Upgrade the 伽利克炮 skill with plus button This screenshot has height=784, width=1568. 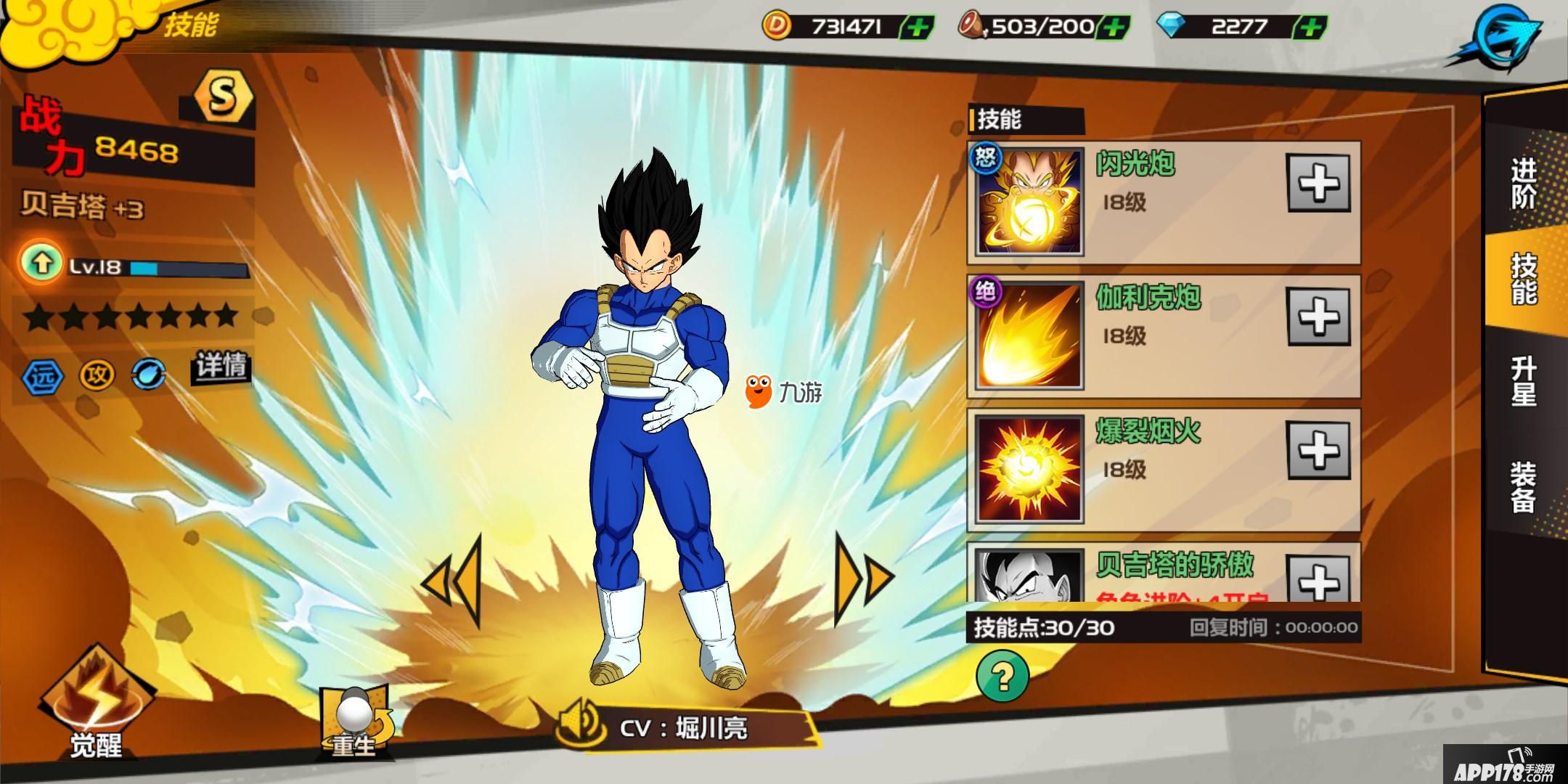pyautogui.click(x=1318, y=317)
